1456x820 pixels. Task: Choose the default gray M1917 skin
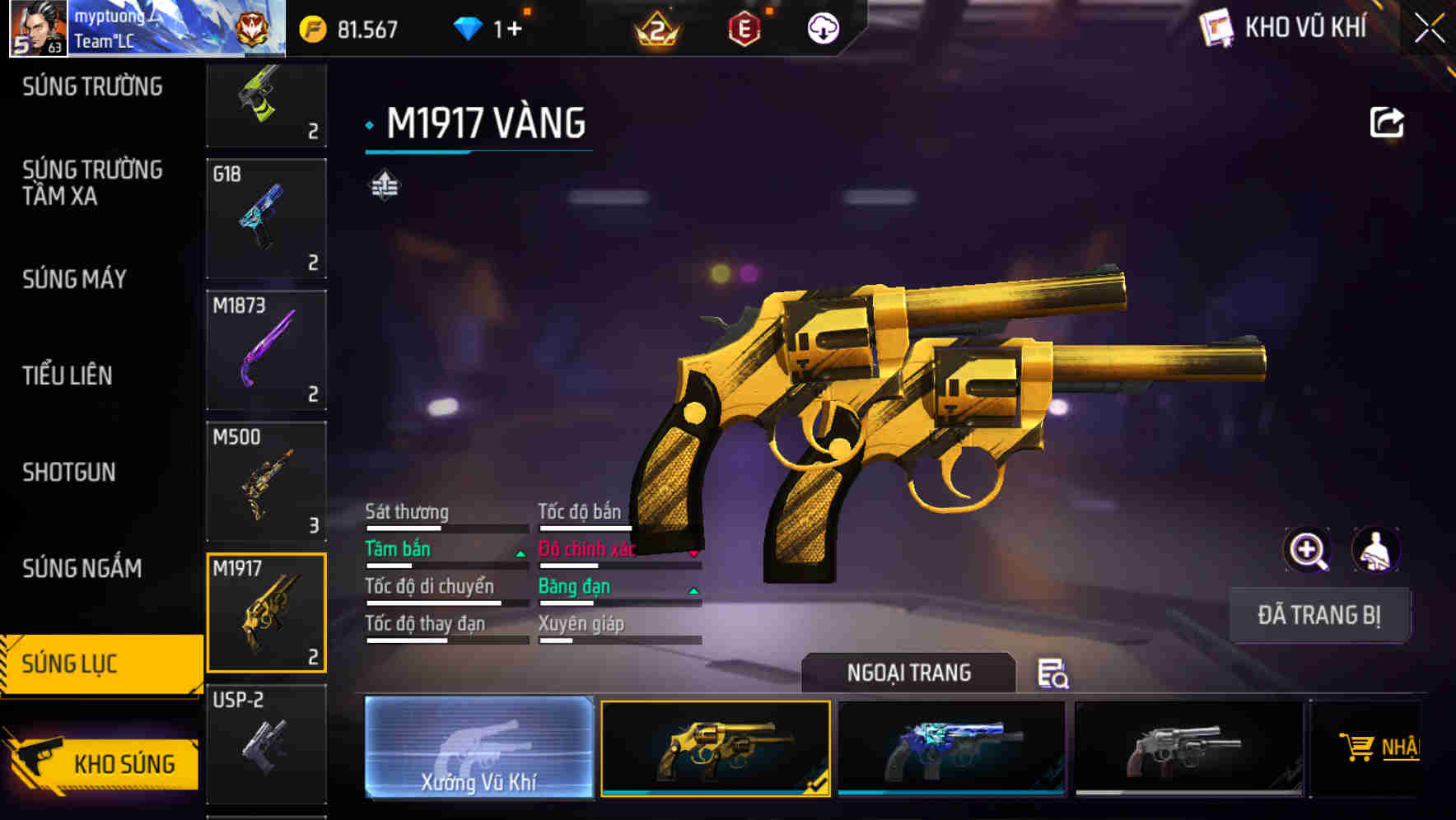[1188, 748]
